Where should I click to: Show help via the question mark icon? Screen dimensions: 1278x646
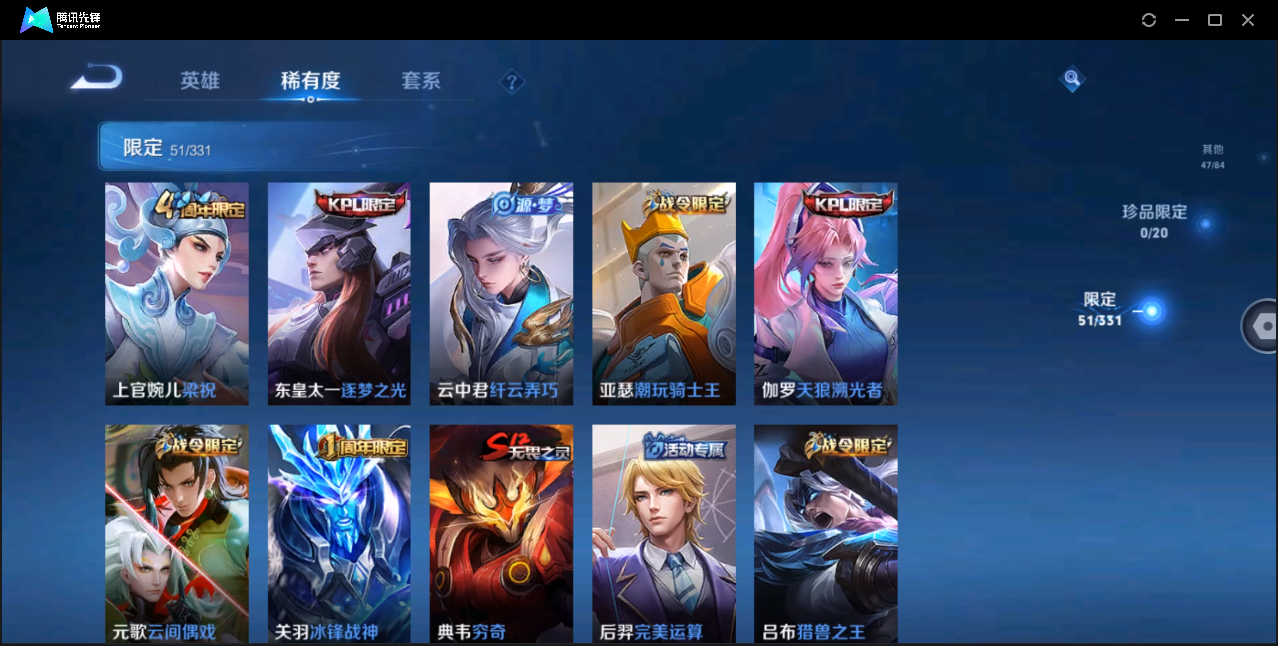pyautogui.click(x=512, y=82)
